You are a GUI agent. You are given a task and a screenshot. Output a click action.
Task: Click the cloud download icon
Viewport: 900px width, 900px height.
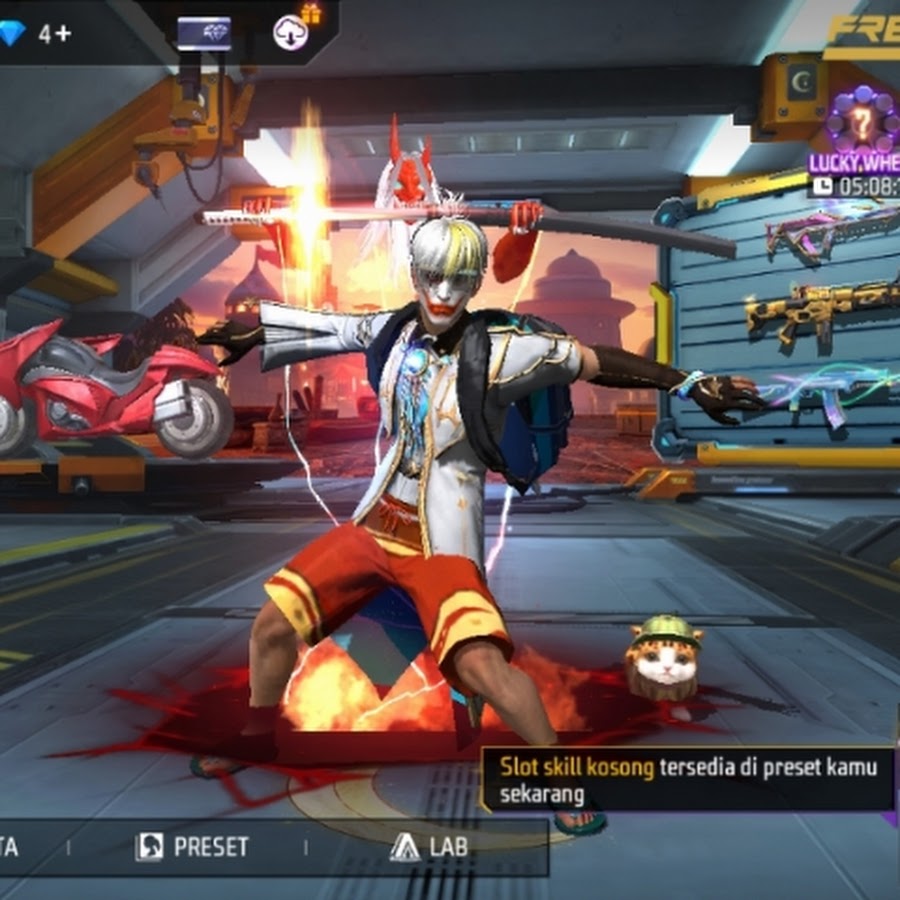pos(291,33)
